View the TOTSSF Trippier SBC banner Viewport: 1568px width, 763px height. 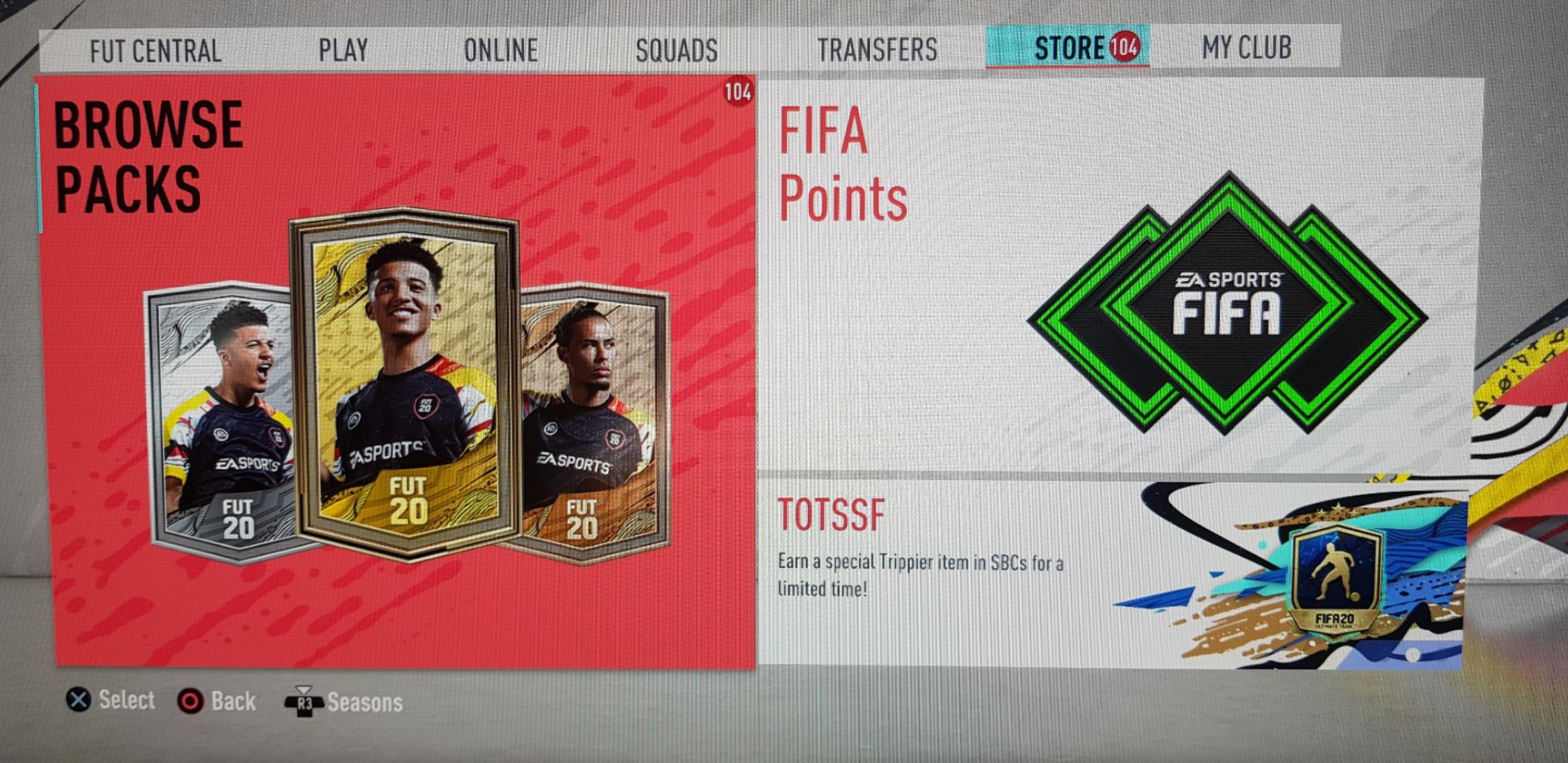coord(1112,574)
